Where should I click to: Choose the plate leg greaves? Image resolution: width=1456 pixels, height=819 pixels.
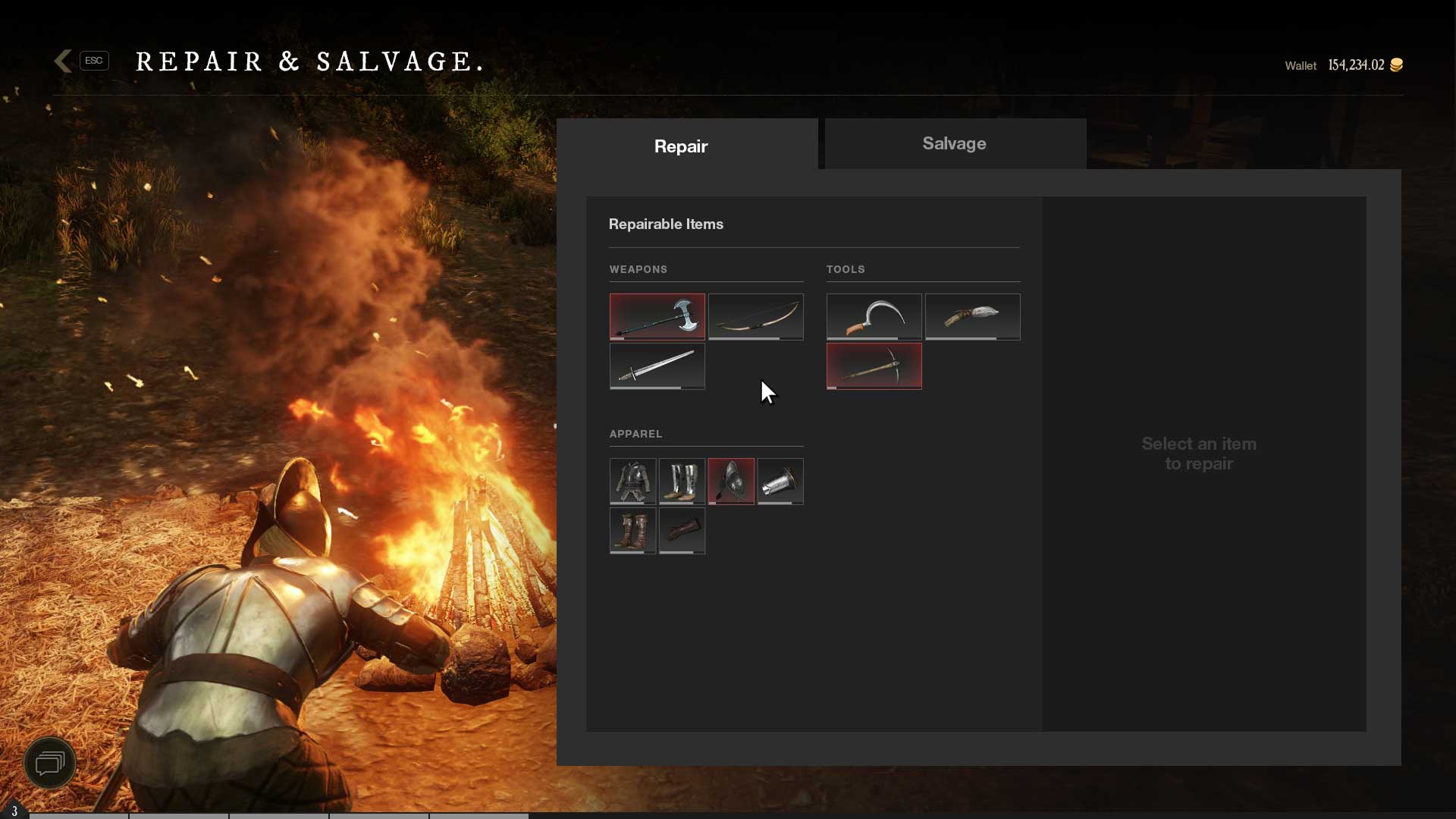[682, 481]
